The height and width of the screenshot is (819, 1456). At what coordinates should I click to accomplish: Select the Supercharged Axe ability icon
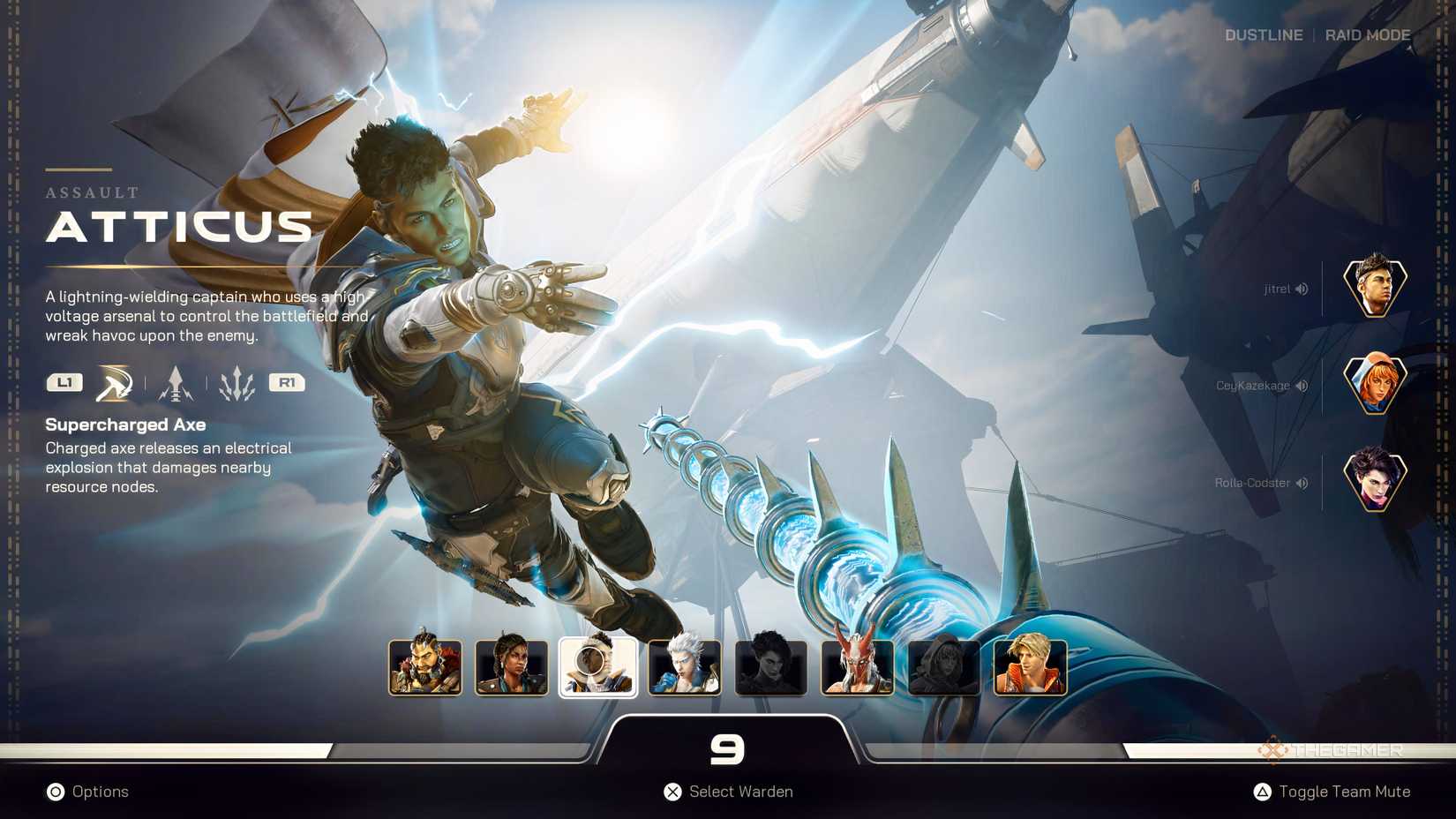(111, 382)
